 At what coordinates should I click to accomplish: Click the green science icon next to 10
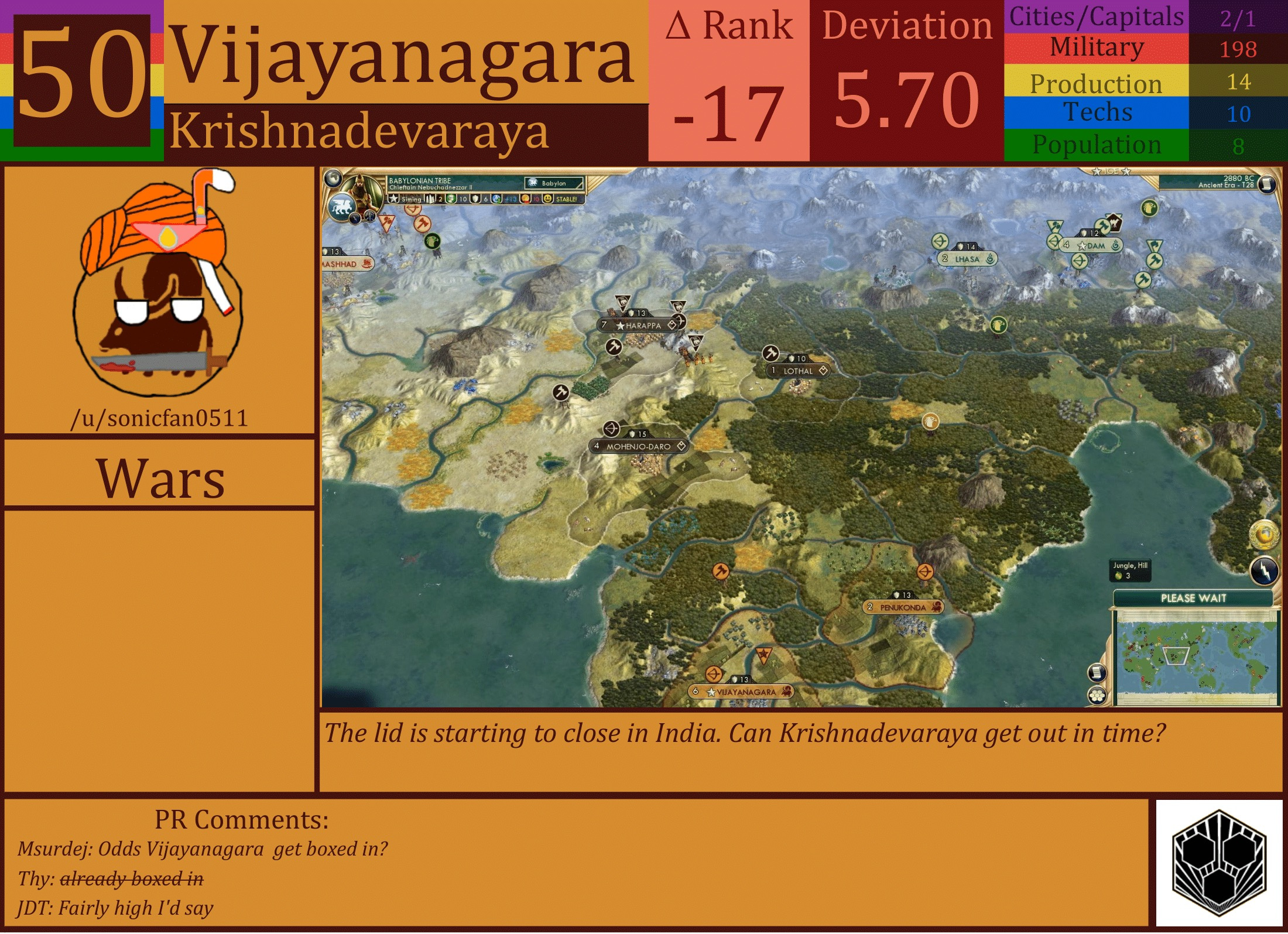point(451,199)
